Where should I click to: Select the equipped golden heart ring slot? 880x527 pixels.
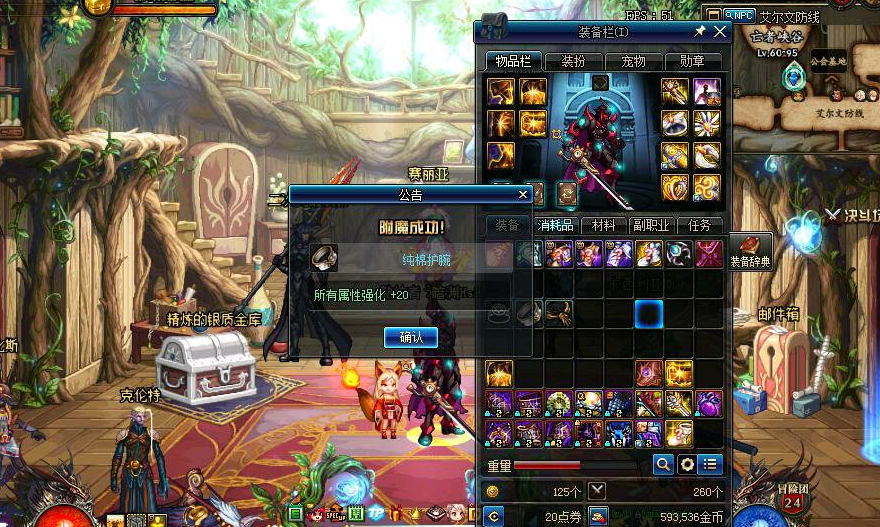pos(675,187)
